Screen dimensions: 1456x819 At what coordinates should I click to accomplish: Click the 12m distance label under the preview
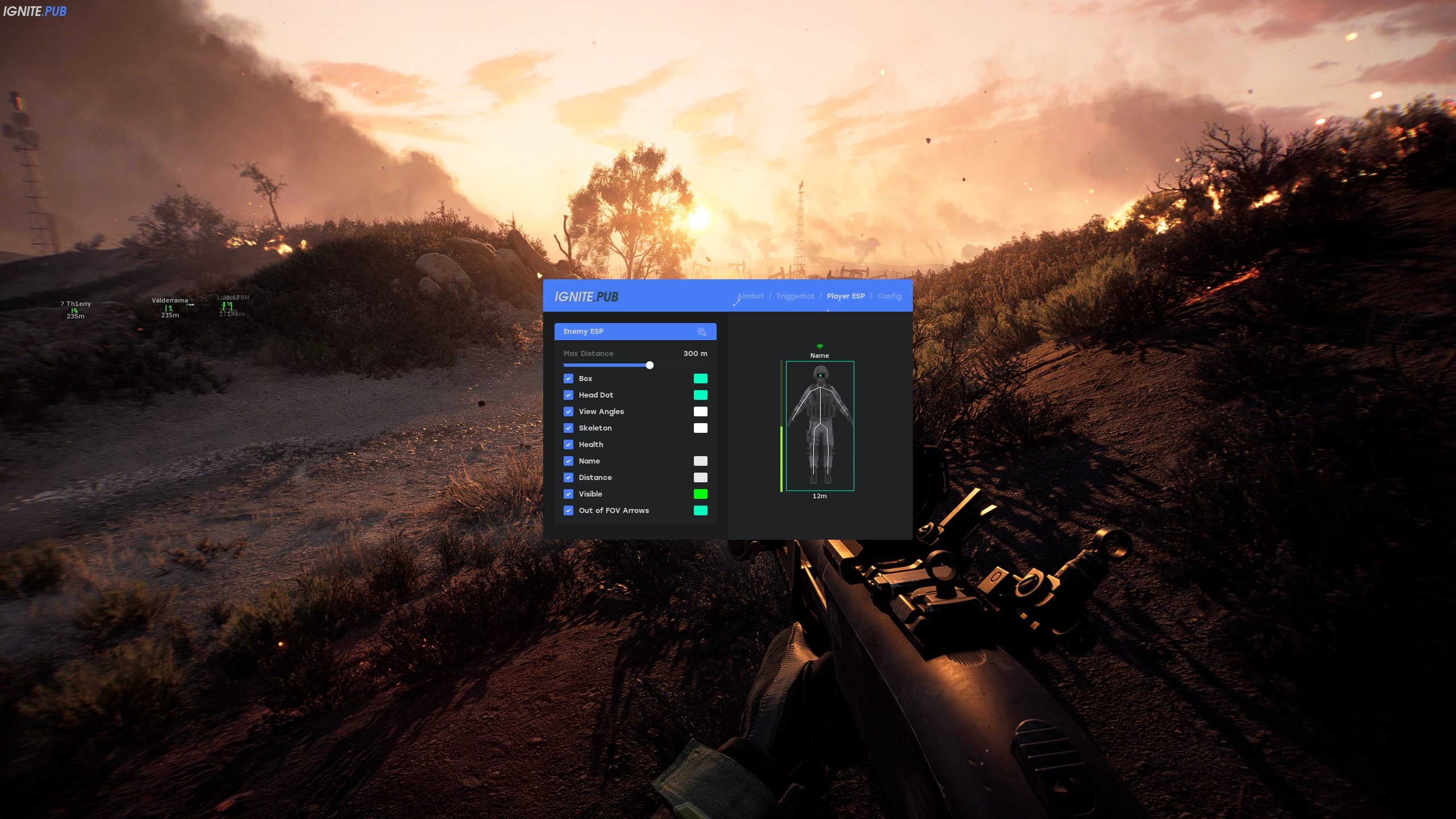820,495
